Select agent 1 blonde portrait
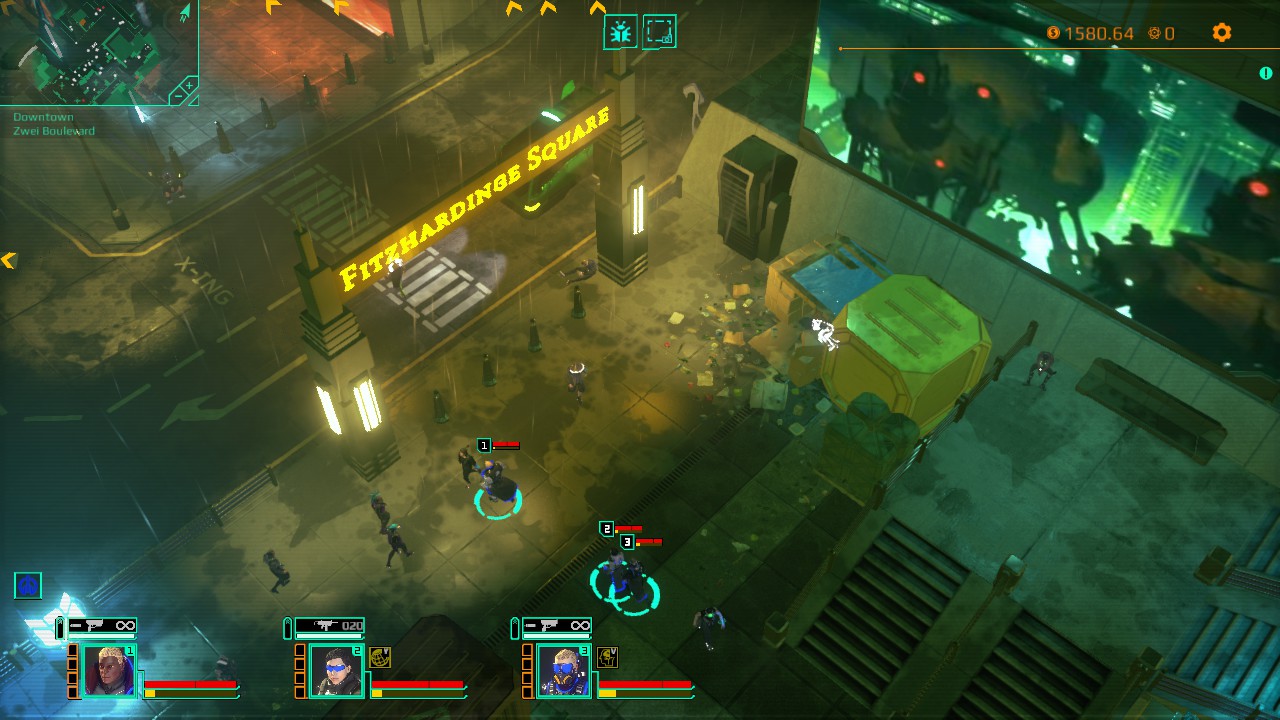The image size is (1280, 720). pyautogui.click(x=108, y=668)
